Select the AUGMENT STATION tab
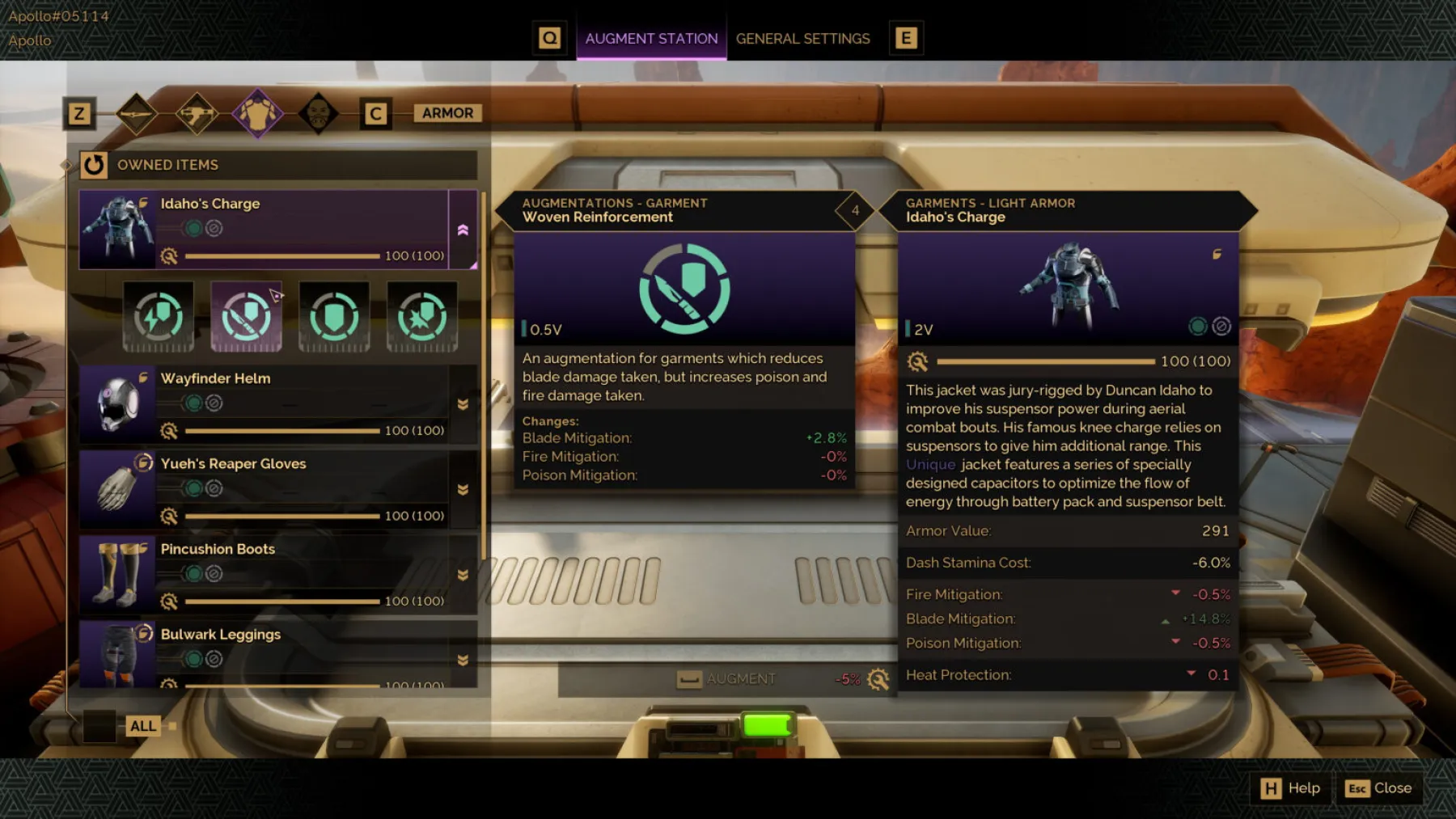1456x819 pixels. point(651,38)
